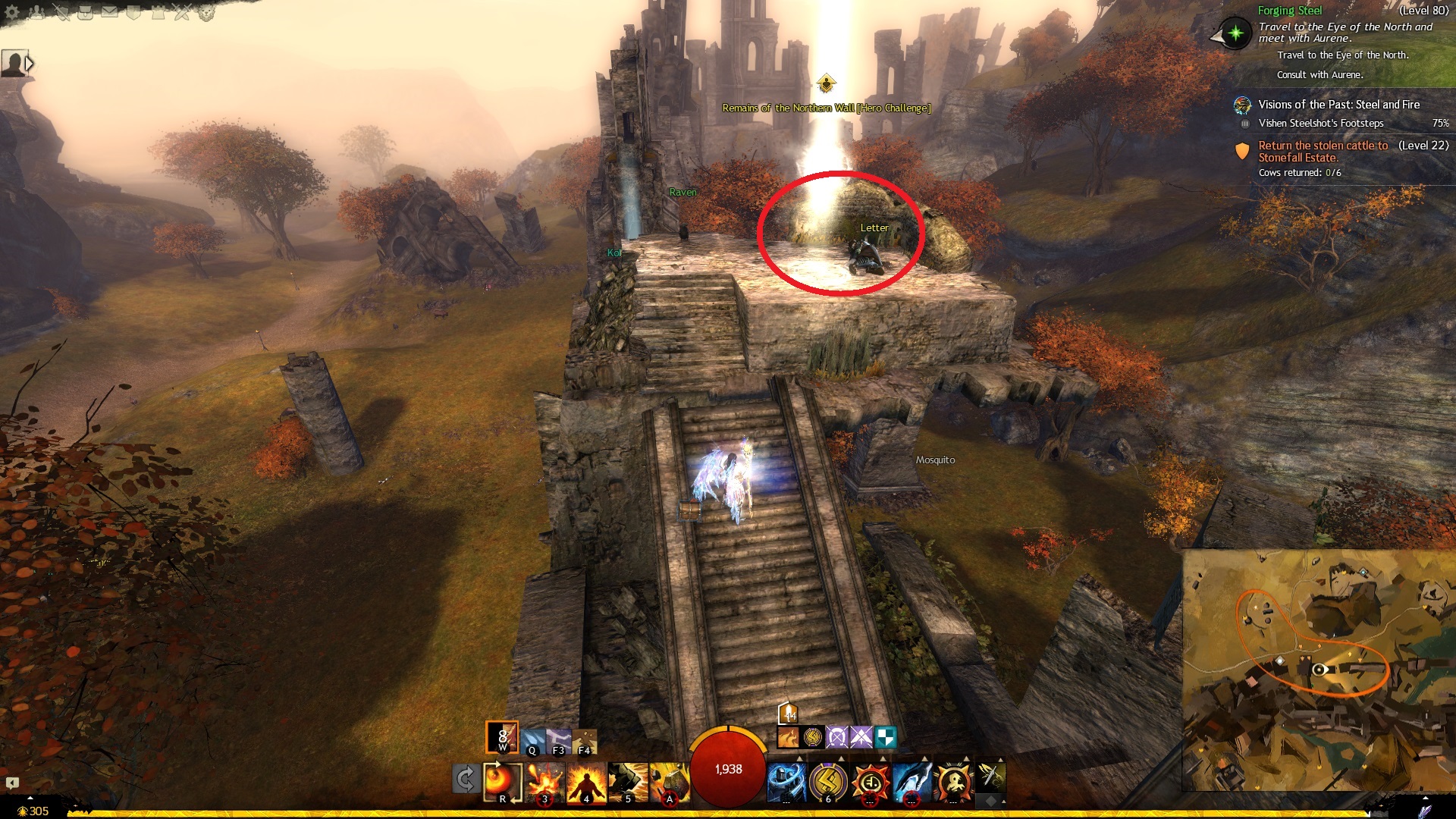Select the stolen cattle event objective
The height and width of the screenshot is (819, 1456).
1323,151
